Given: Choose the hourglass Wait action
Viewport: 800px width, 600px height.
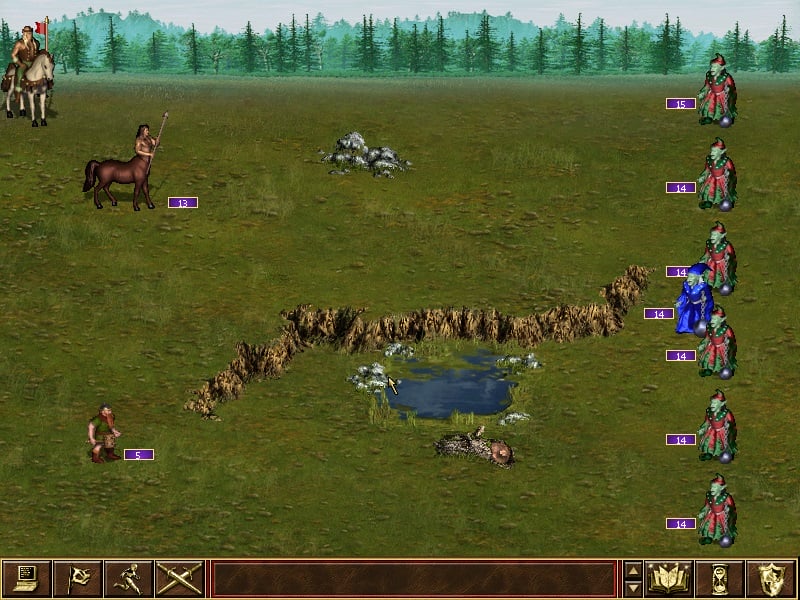Looking at the screenshot, I should coord(721,578).
